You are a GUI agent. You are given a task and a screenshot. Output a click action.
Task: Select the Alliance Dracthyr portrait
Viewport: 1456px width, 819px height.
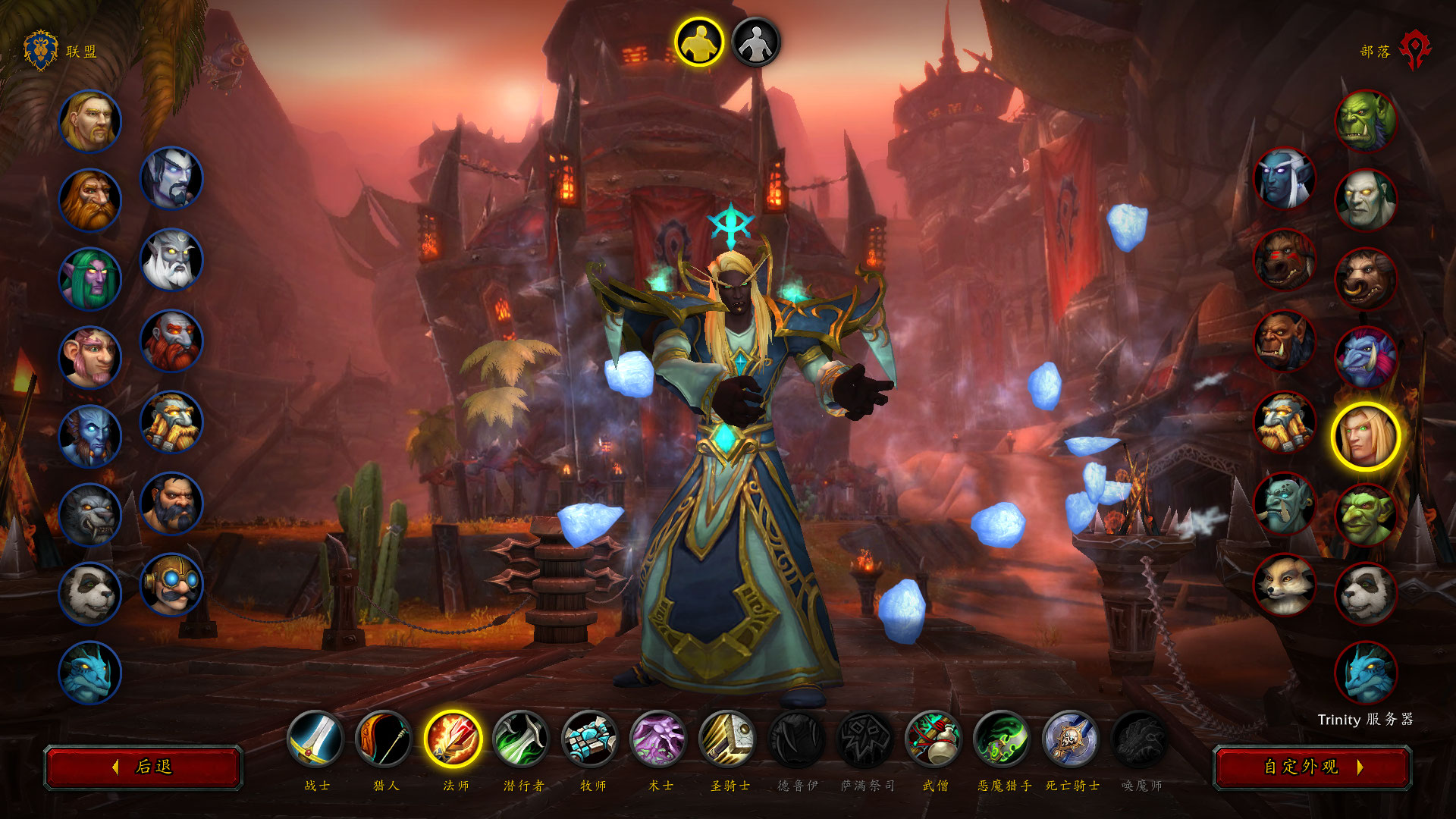(90, 673)
